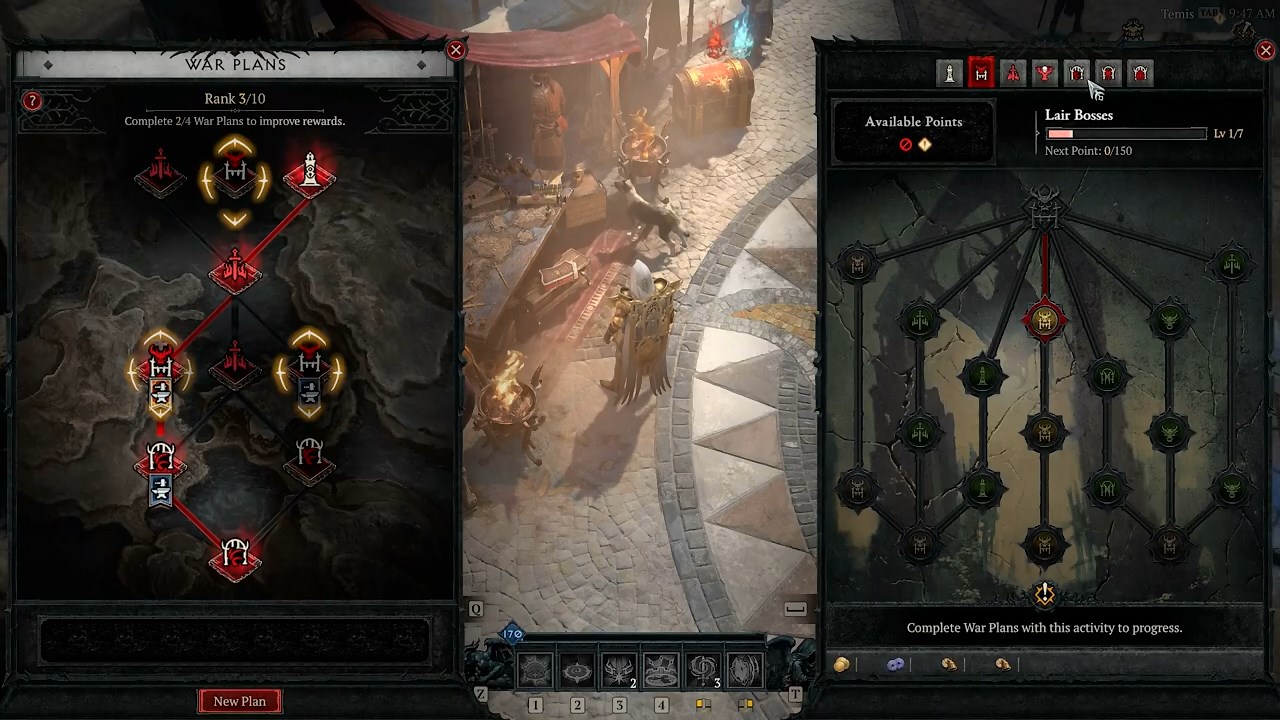Switch to the red winged-sword activity tab

1013,73
